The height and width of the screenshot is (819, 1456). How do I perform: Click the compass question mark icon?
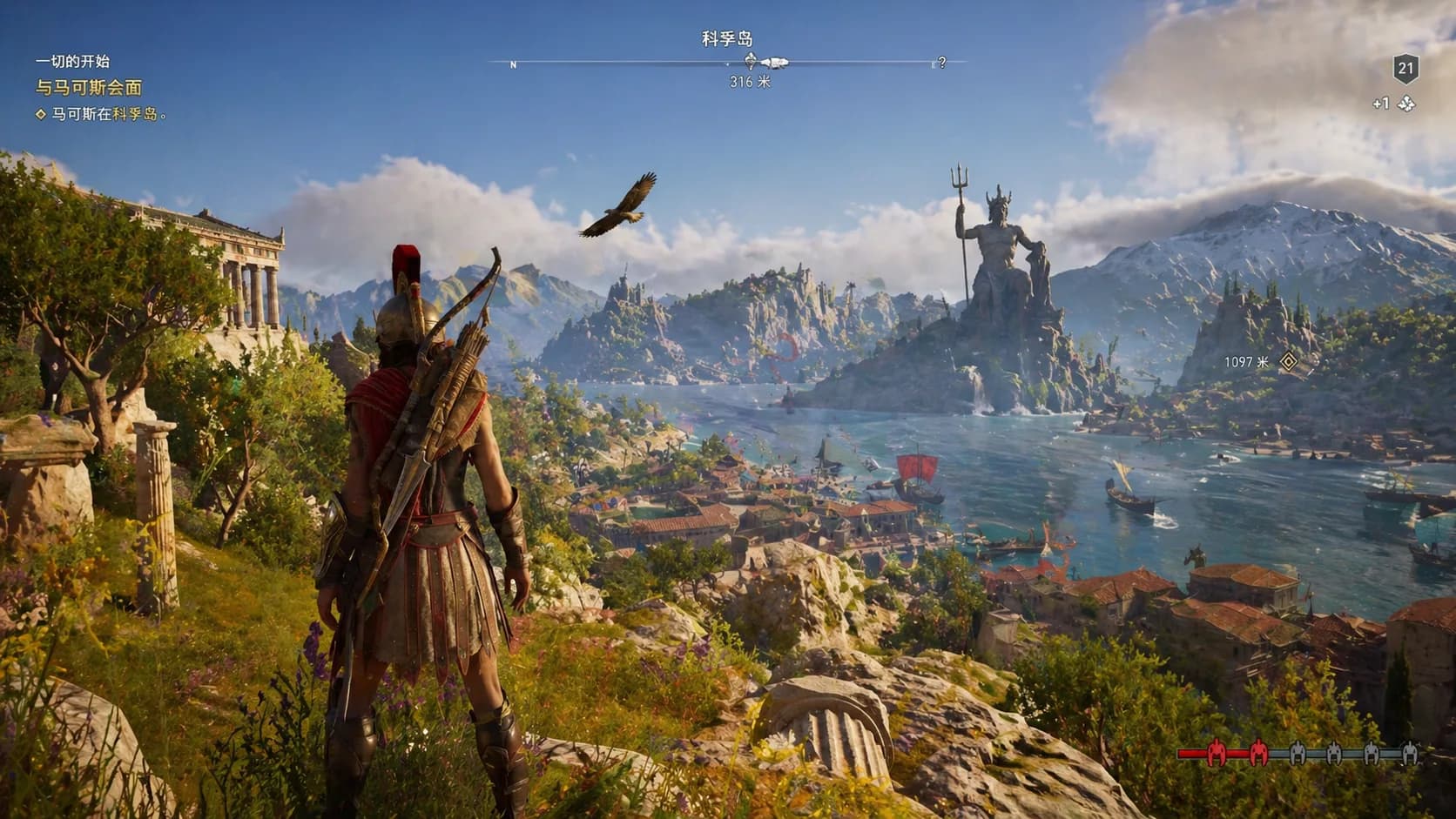(941, 63)
